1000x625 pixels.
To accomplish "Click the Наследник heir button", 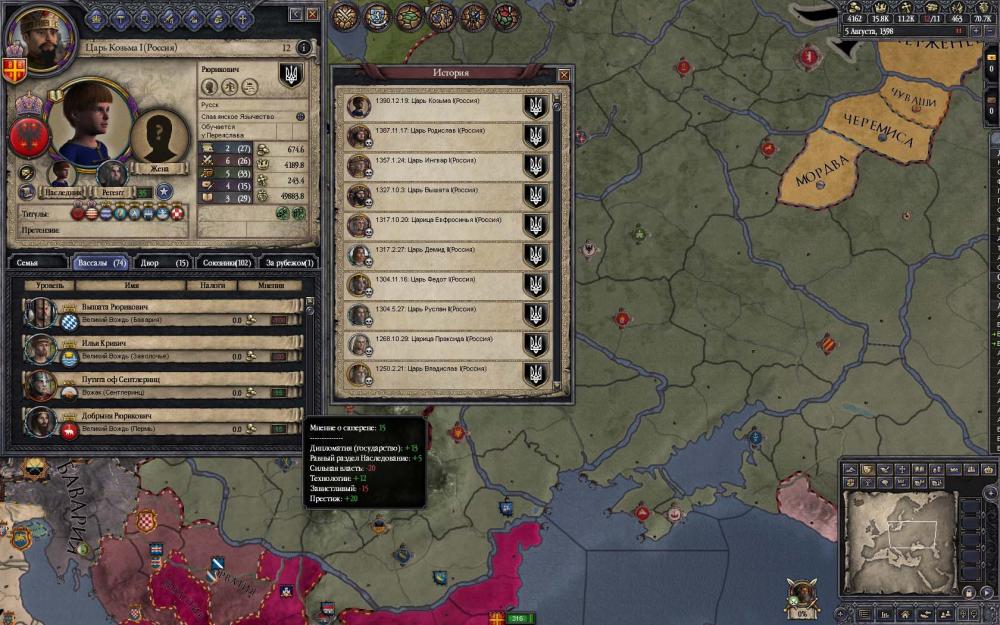I will point(64,174).
